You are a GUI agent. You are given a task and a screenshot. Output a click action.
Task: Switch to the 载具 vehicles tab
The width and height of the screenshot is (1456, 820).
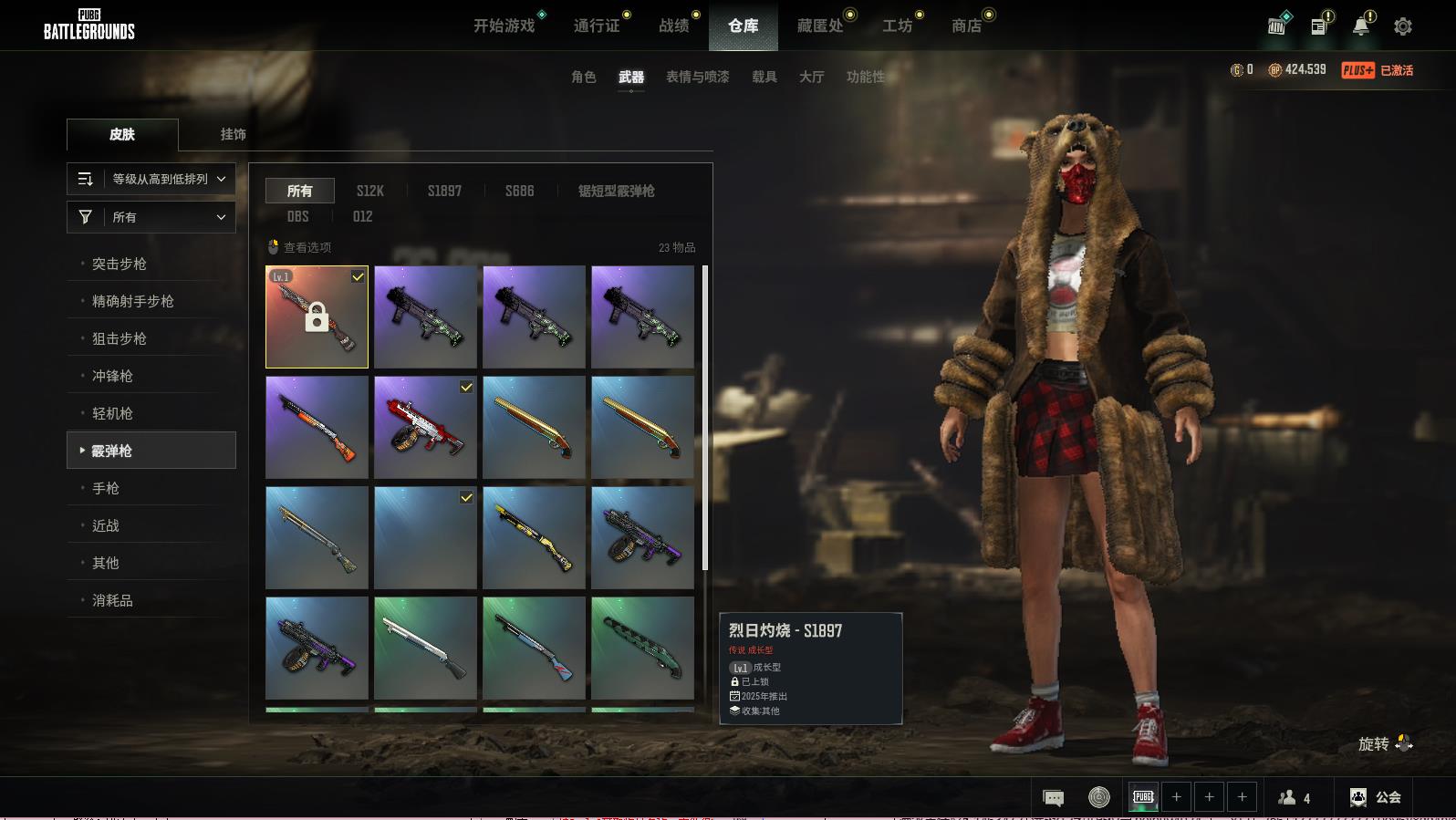pyautogui.click(x=764, y=77)
